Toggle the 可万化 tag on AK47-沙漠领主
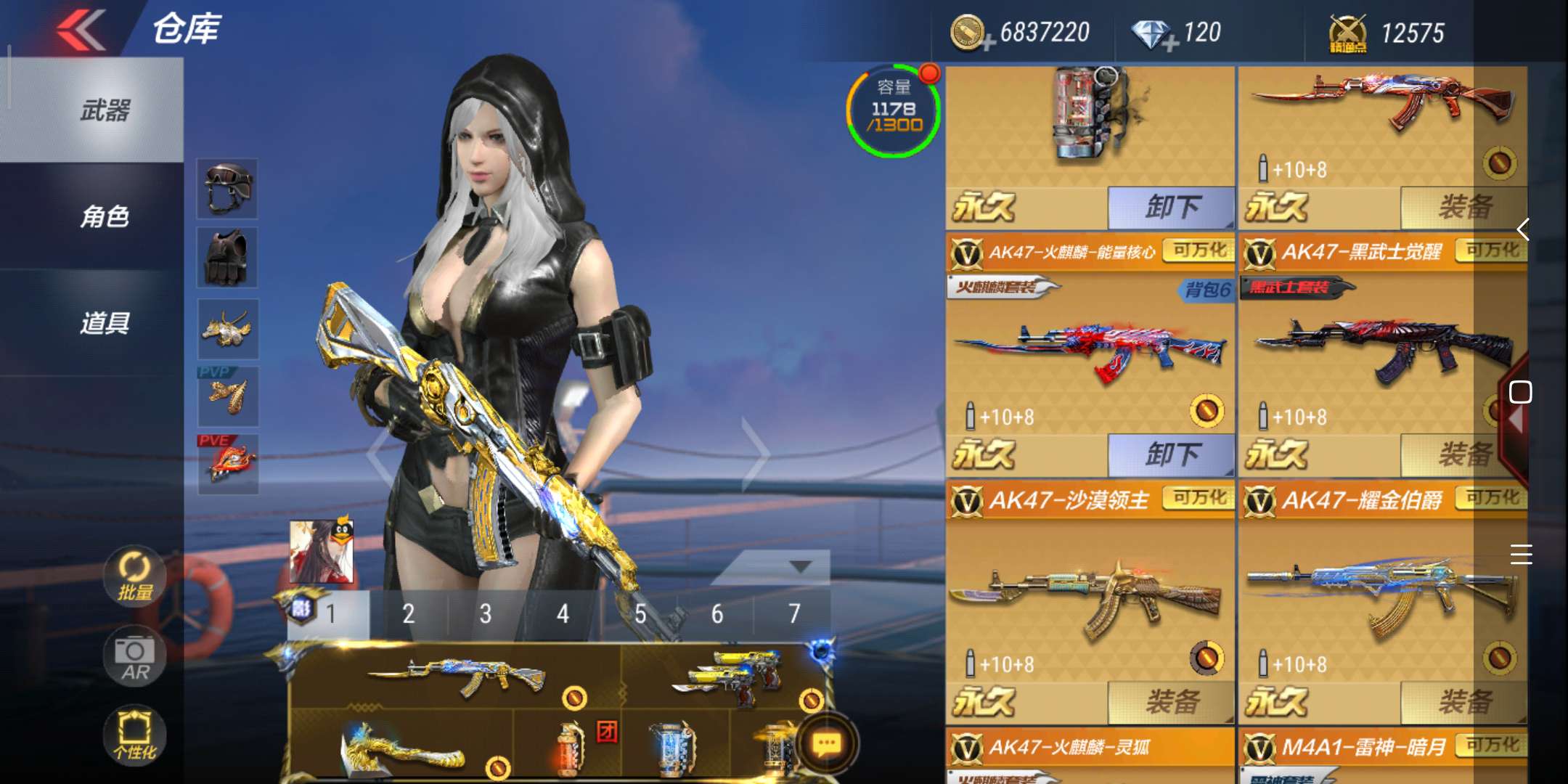The image size is (1568, 784). click(1198, 499)
